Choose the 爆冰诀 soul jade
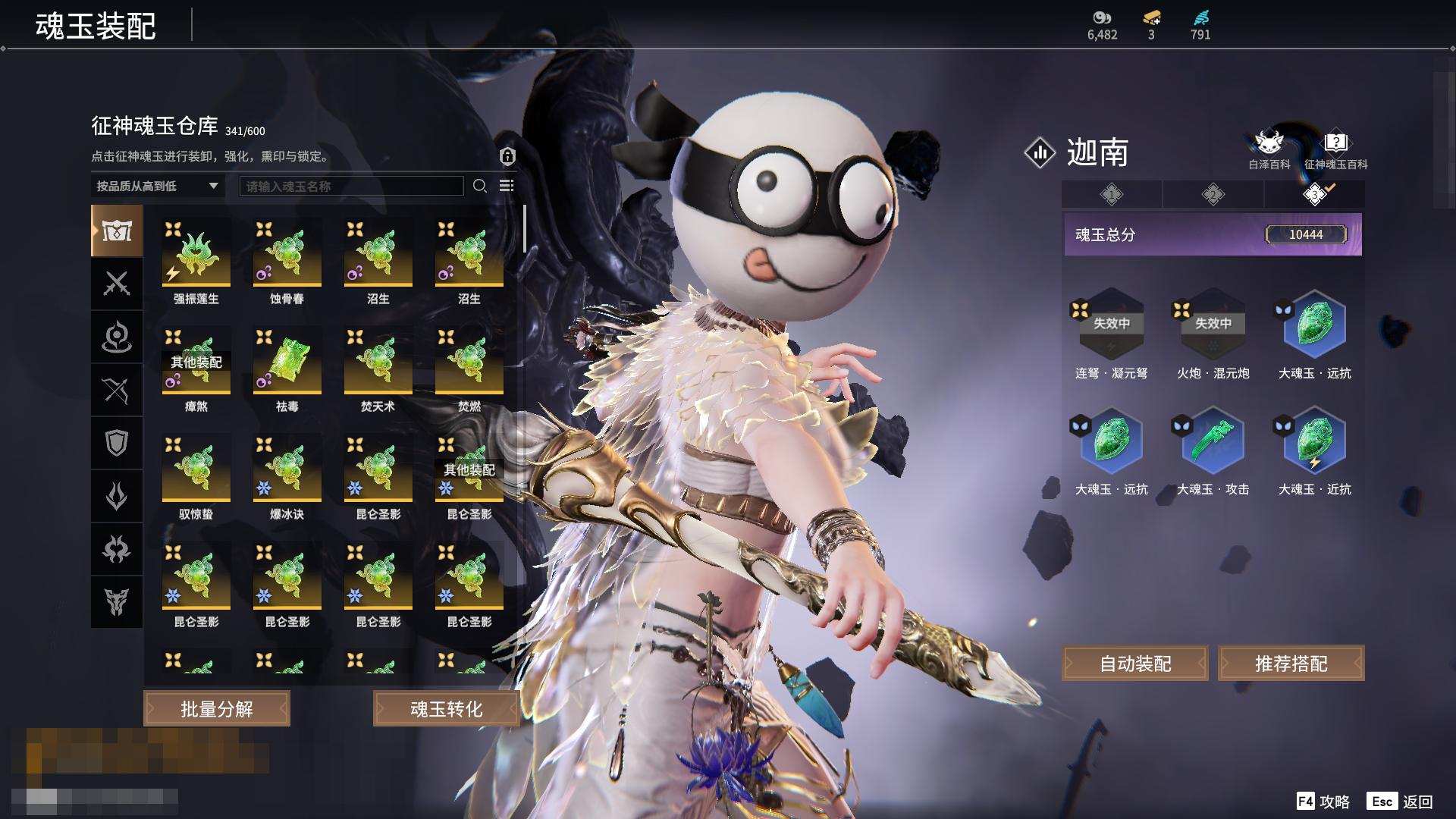 tap(287, 469)
